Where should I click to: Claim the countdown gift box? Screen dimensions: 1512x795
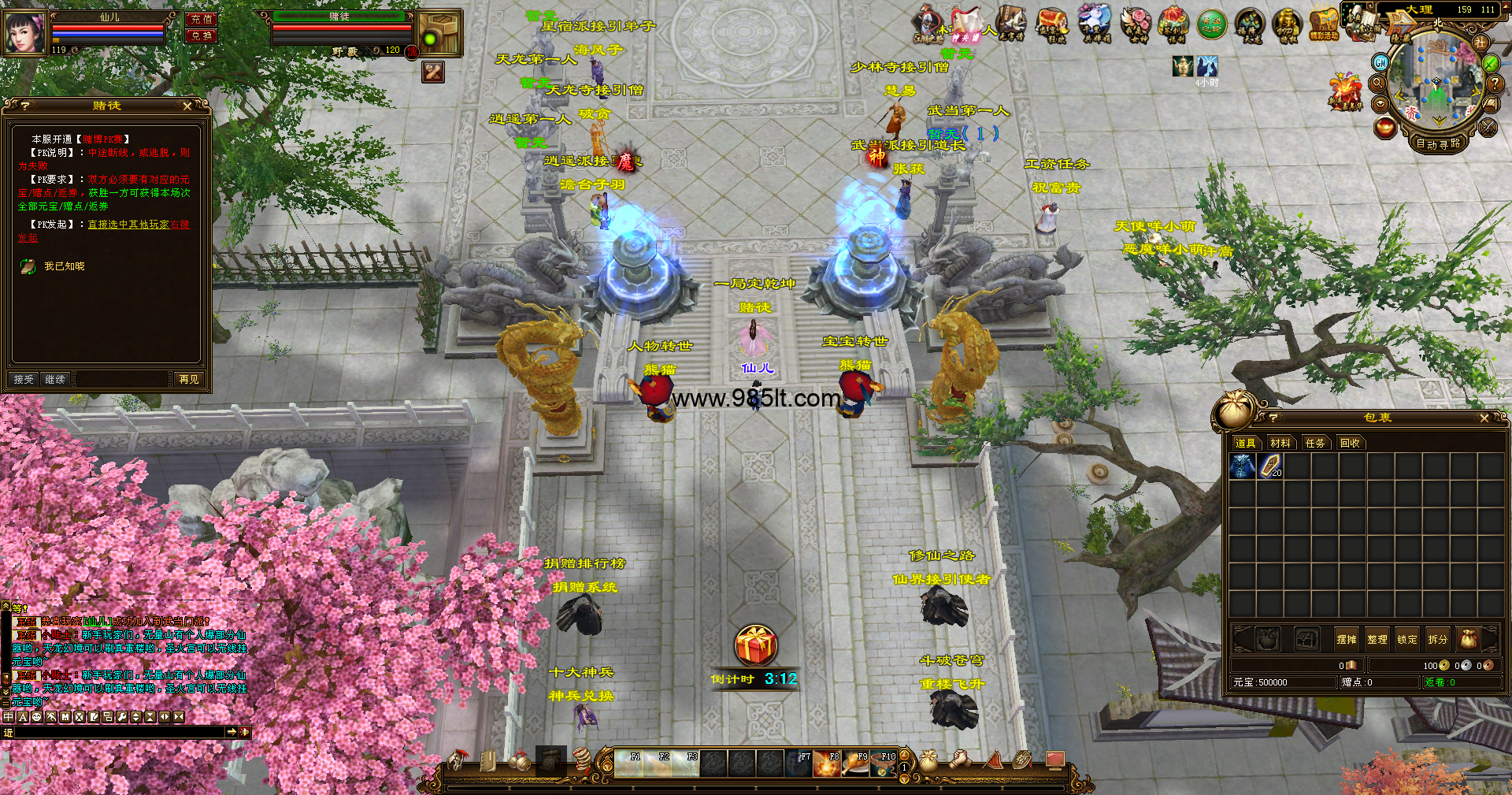click(756, 646)
